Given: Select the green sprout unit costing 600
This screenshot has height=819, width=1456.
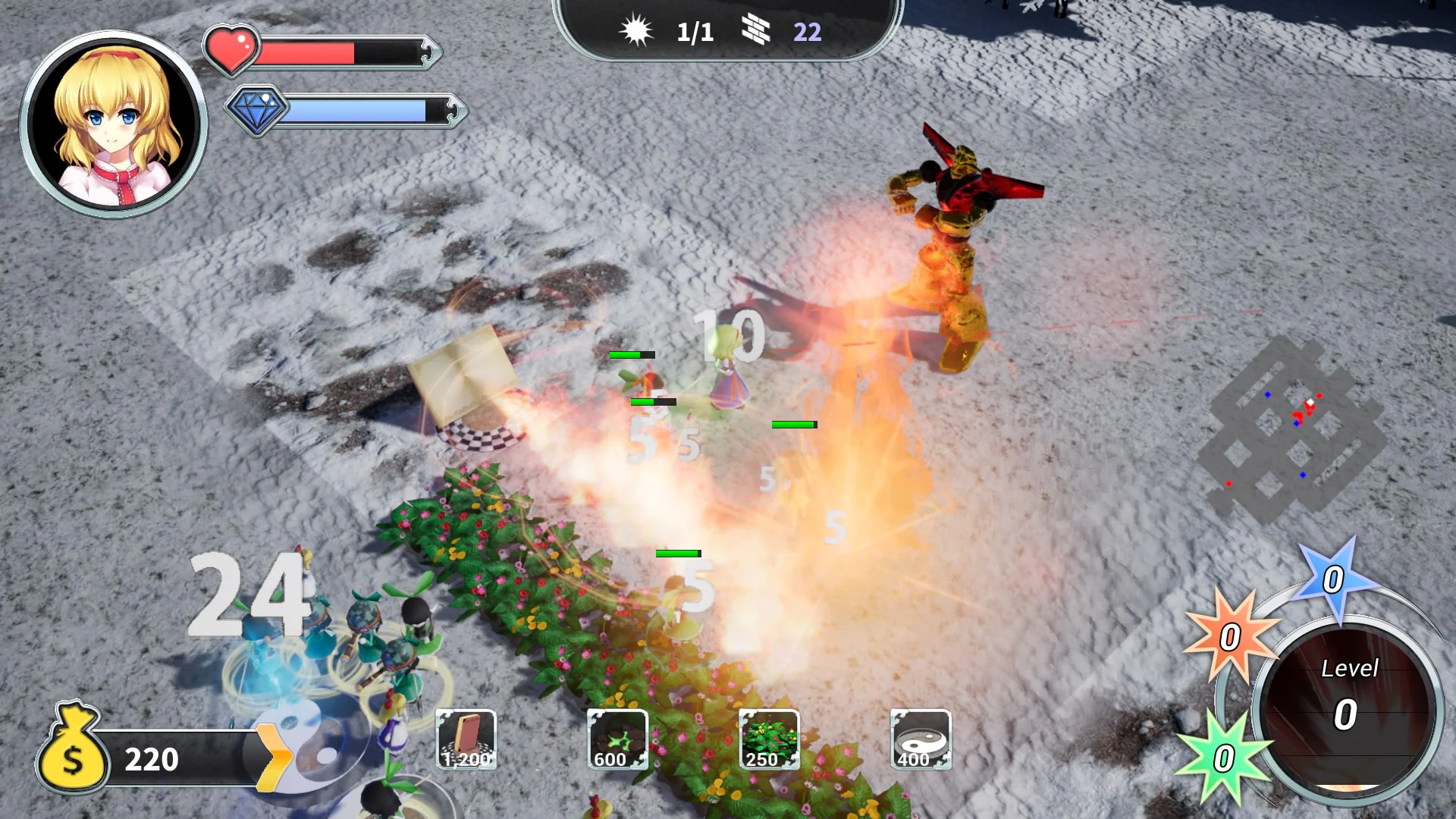Looking at the screenshot, I should [616, 741].
